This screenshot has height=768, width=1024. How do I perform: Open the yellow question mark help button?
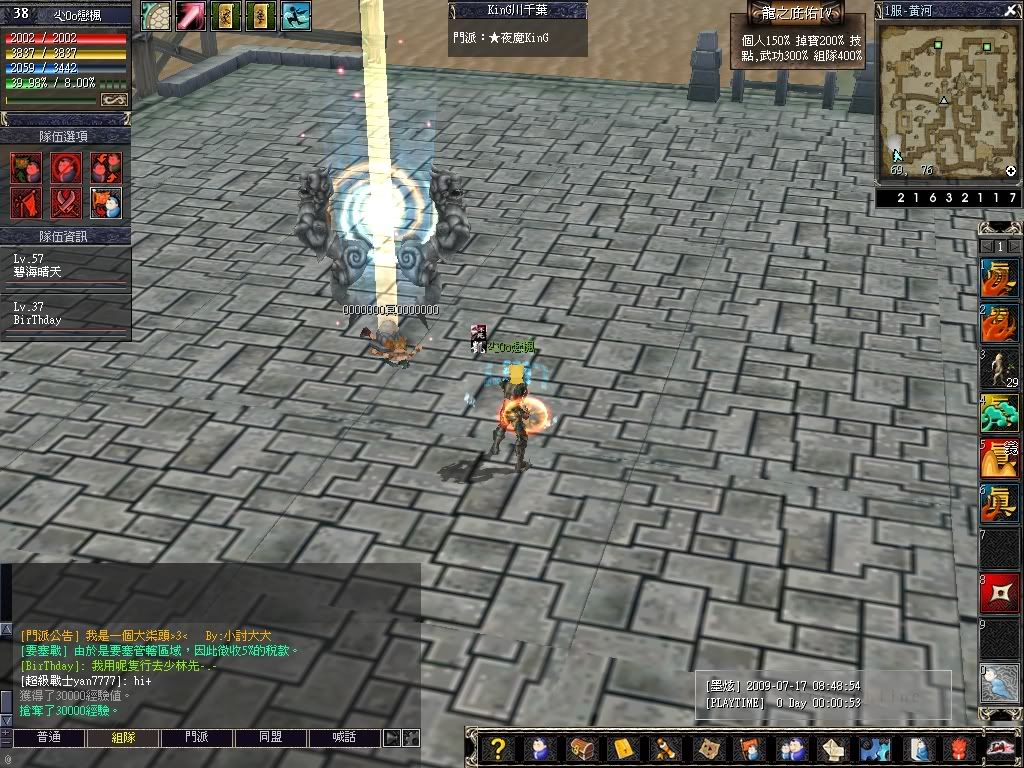[x=498, y=749]
